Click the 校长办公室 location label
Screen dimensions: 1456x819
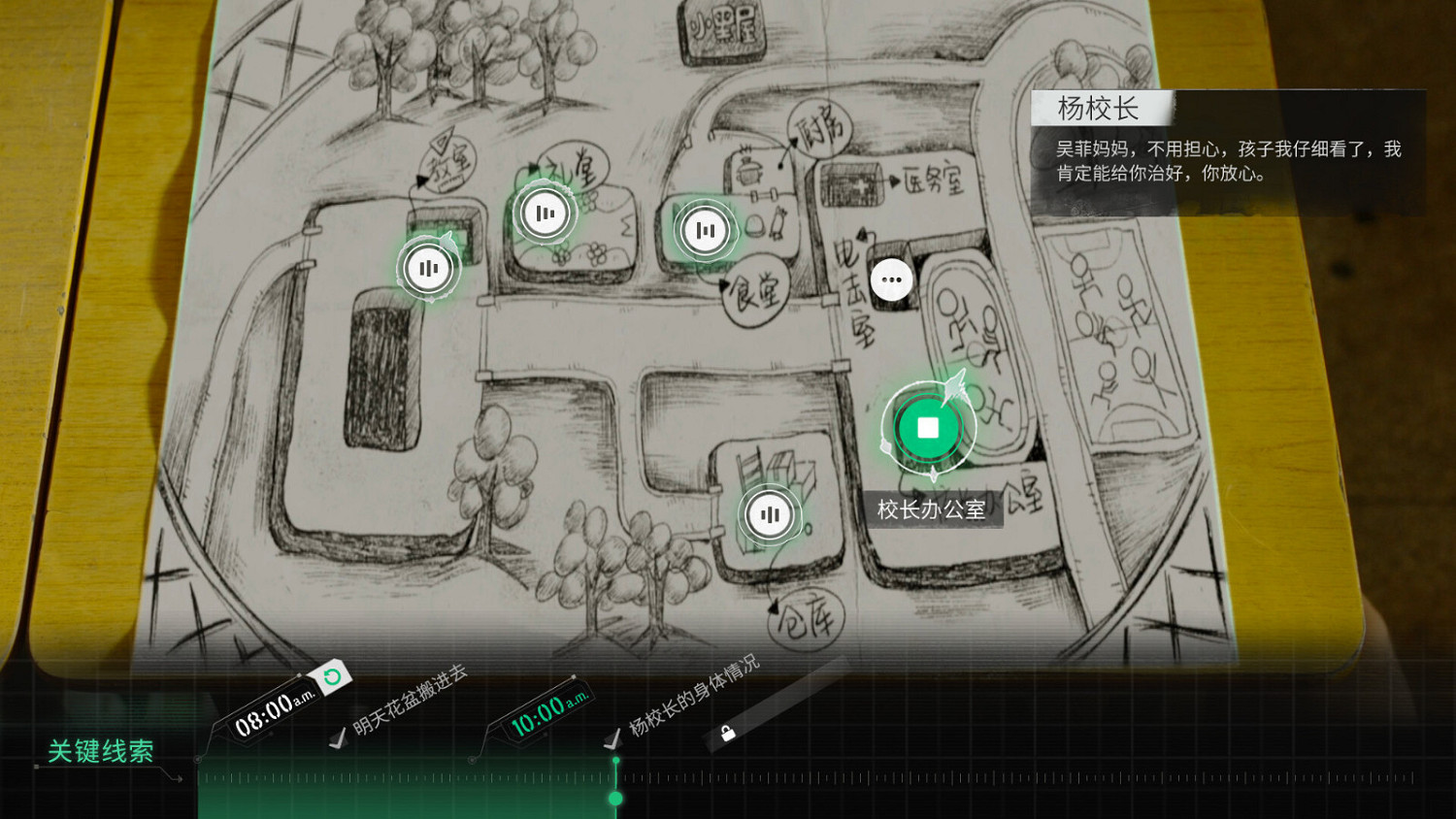(x=929, y=508)
